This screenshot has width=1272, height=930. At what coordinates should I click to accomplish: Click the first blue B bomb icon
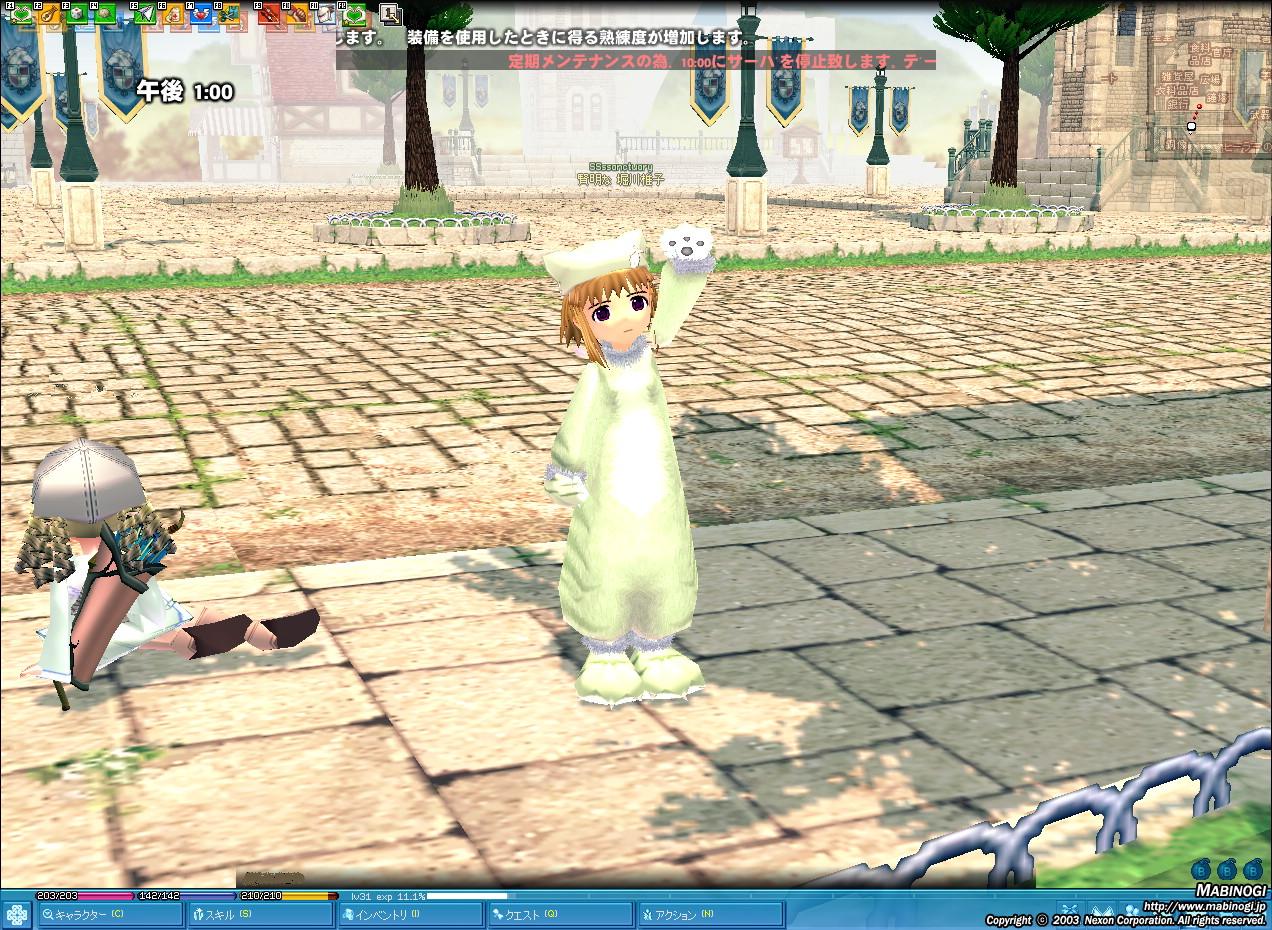pyautogui.click(x=1199, y=868)
